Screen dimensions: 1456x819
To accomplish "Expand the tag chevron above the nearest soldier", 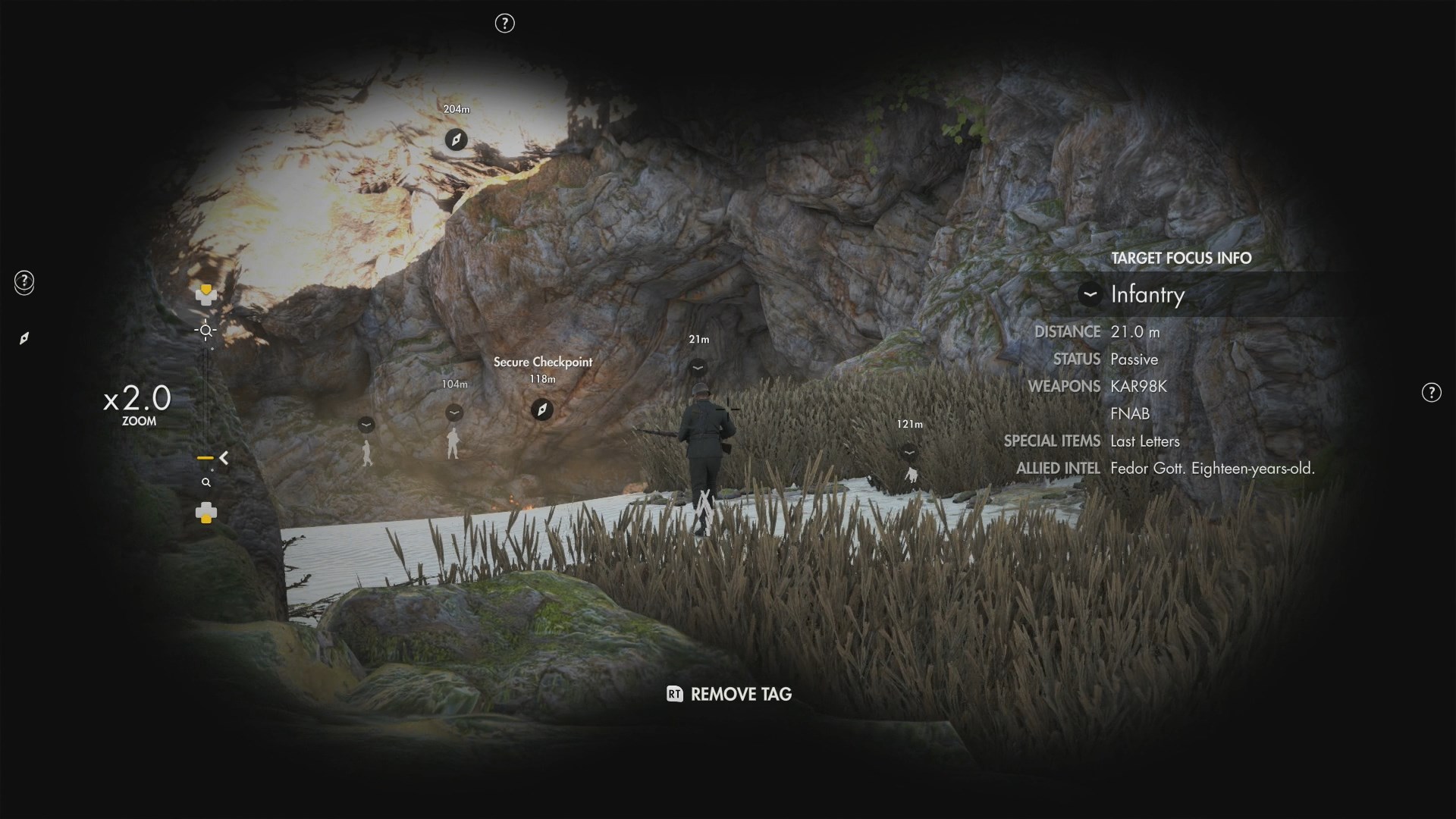I will click(698, 366).
